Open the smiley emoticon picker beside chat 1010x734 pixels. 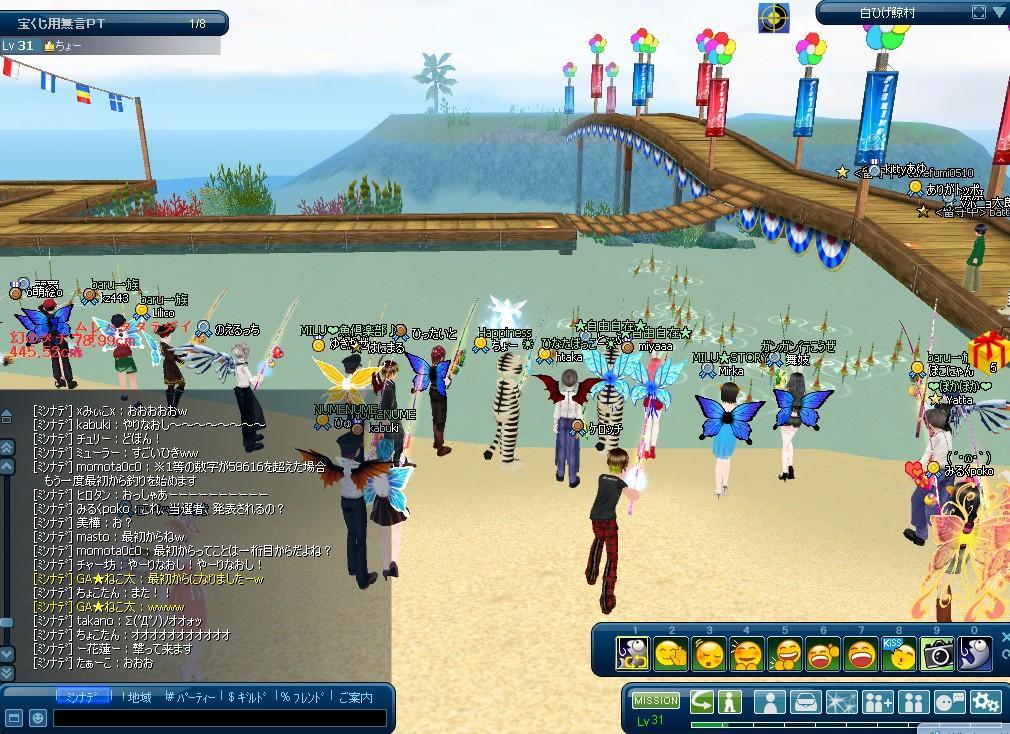(x=37, y=718)
